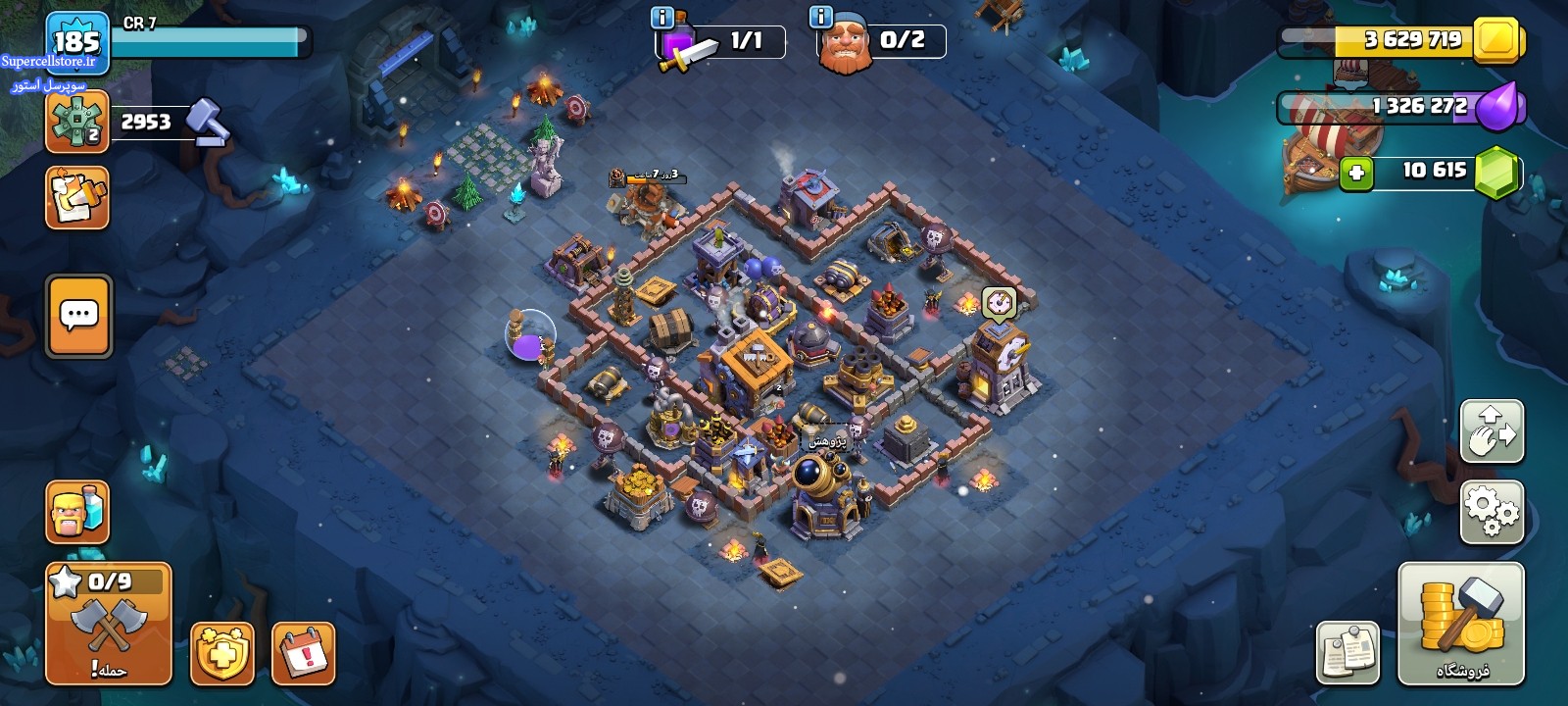The image size is (1568, 706).
Task: Open the golden shield pass button
Action: [222, 653]
